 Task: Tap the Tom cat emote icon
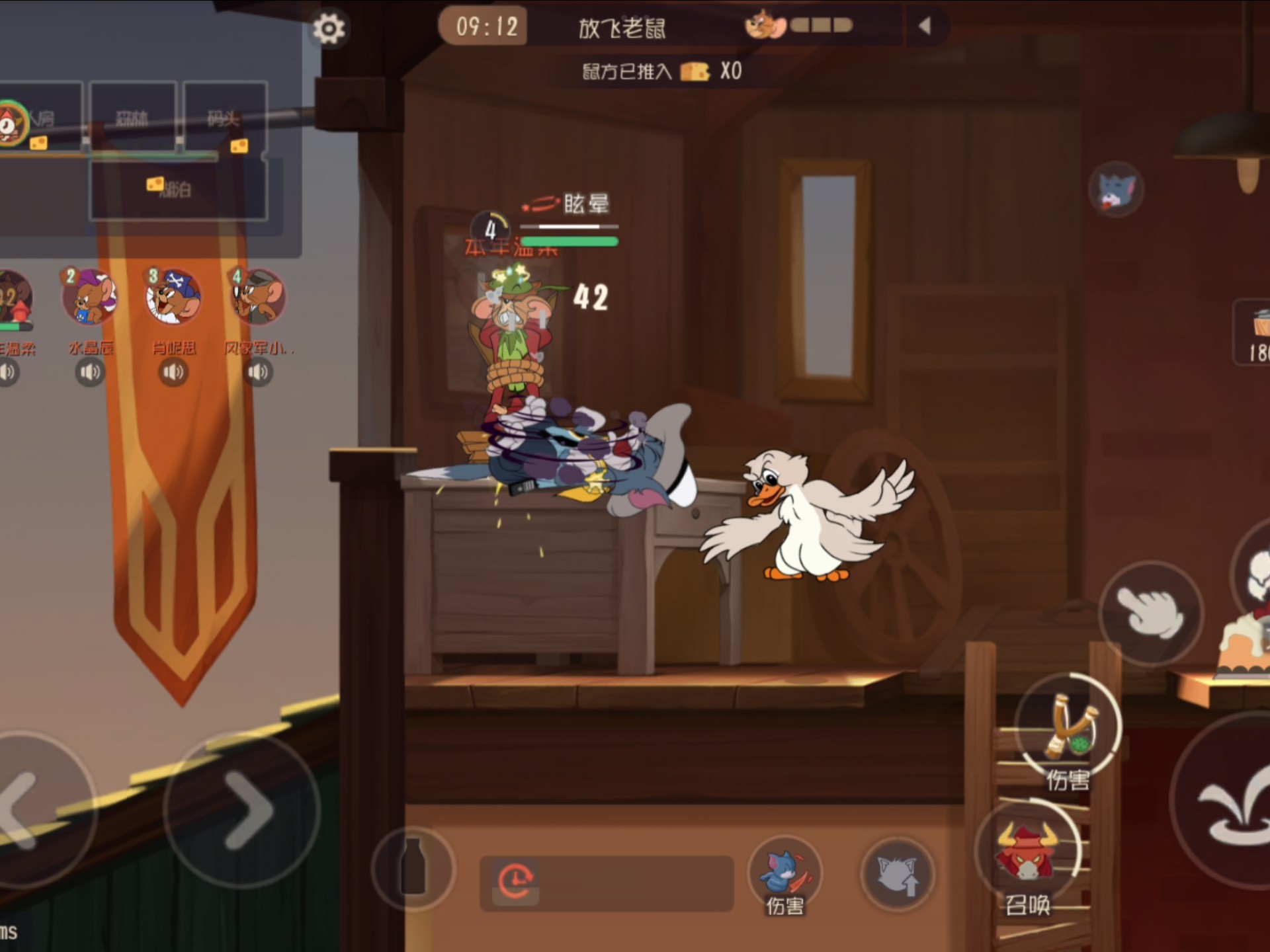coord(1116,190)
